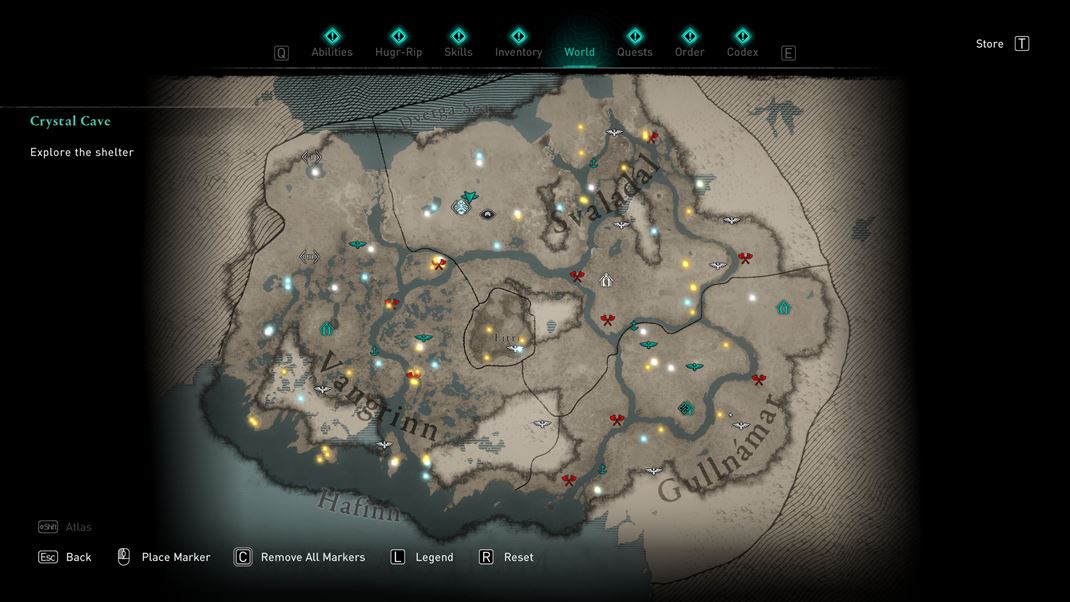Select the white tent marker on the map

[606, 280]
